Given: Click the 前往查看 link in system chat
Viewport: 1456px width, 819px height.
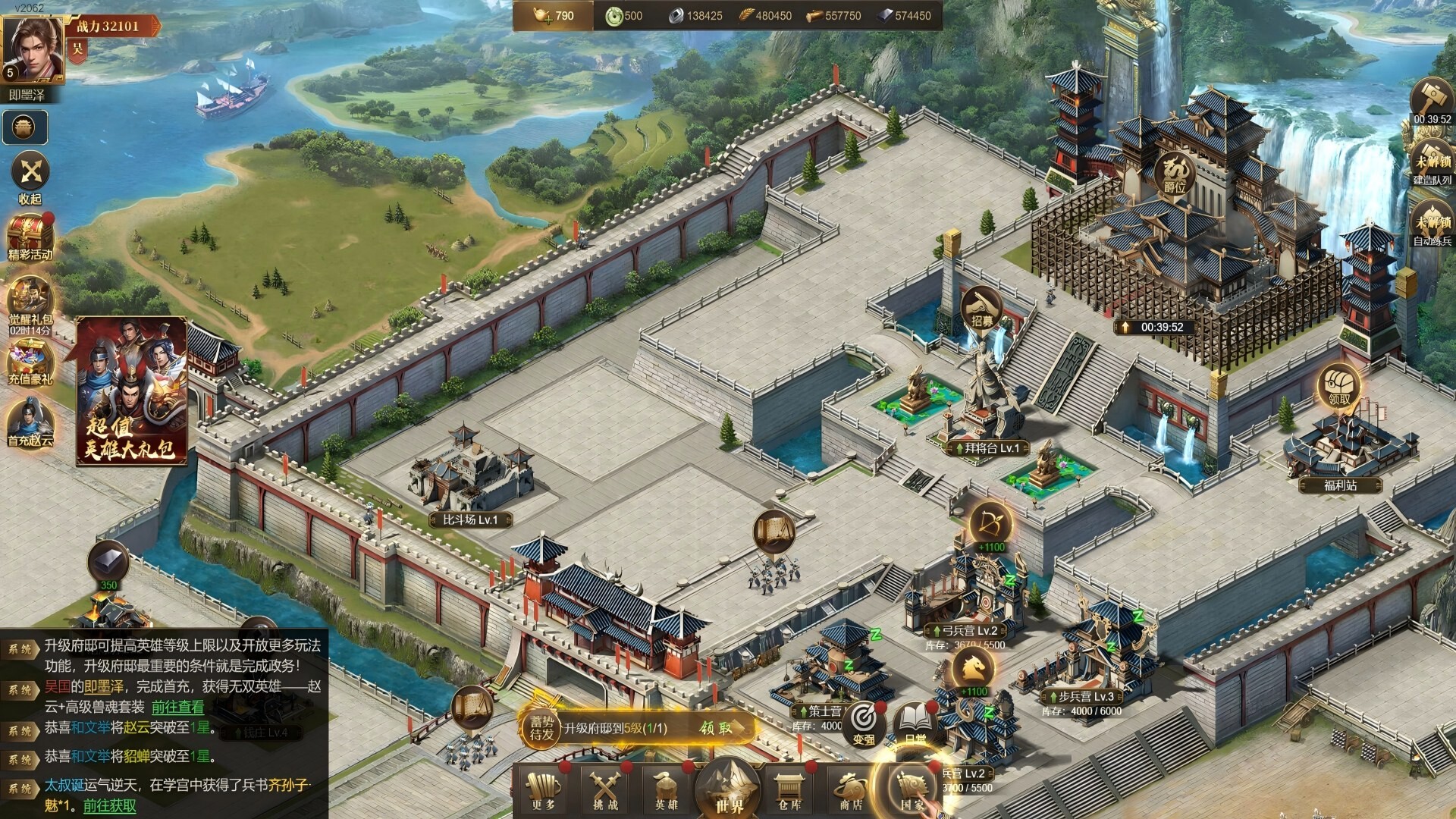Looking at the screenshot, I should [177, 708].
